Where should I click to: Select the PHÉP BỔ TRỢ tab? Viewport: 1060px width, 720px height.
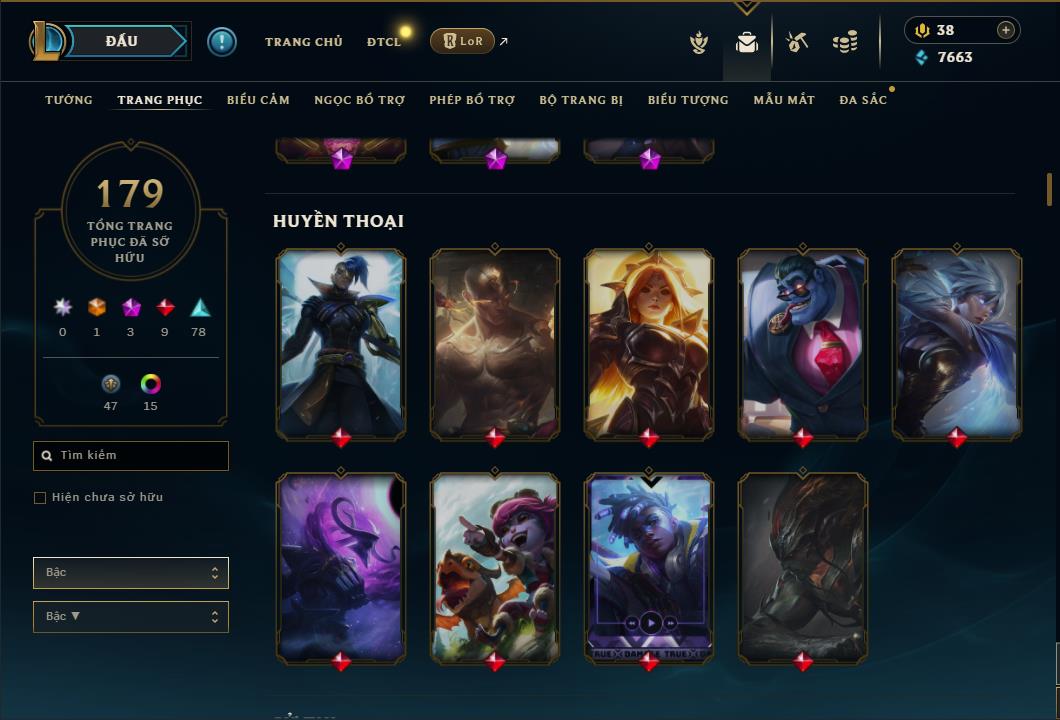(x=472, y=100)
